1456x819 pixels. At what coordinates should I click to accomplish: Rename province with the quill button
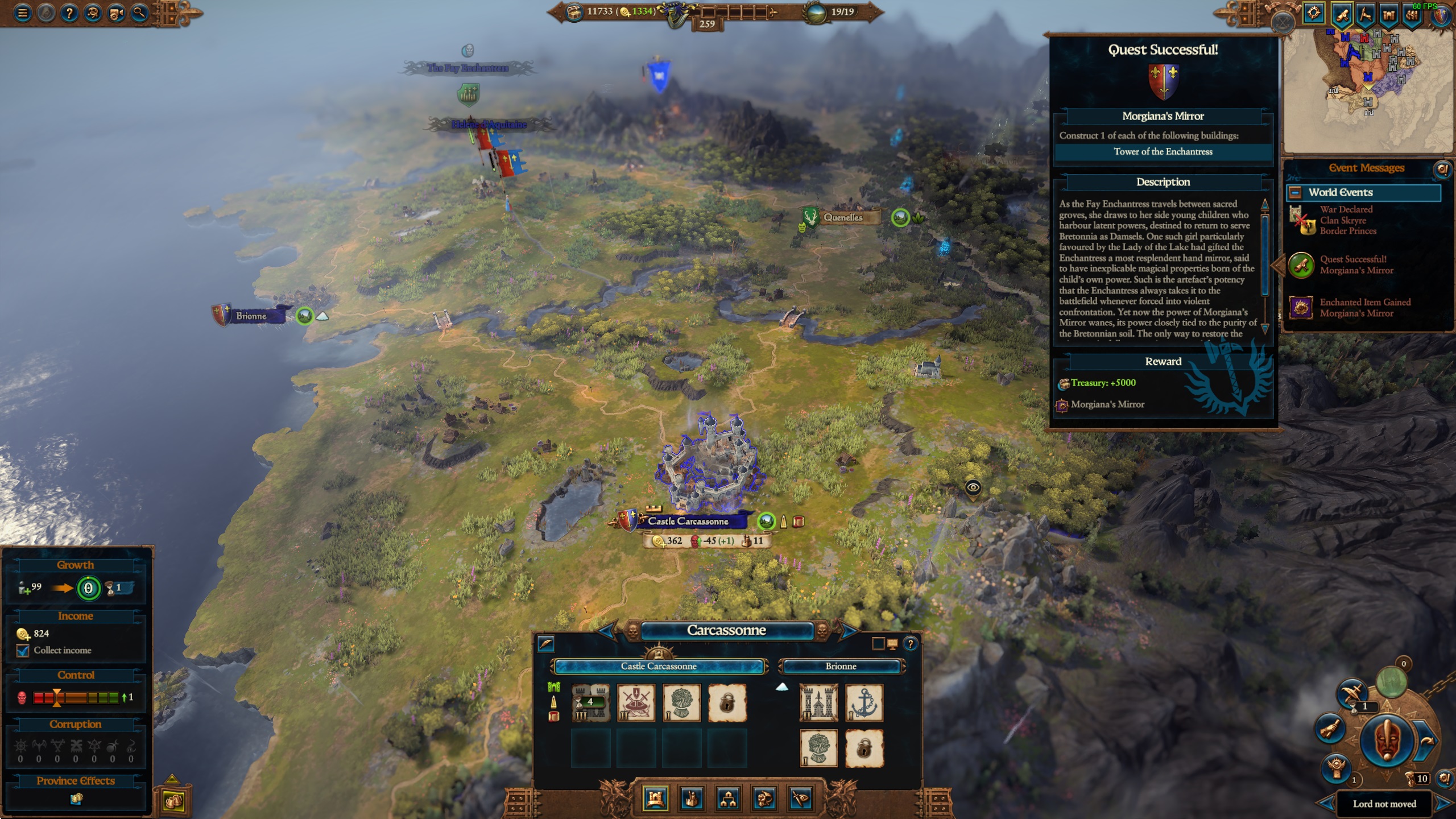546,644
